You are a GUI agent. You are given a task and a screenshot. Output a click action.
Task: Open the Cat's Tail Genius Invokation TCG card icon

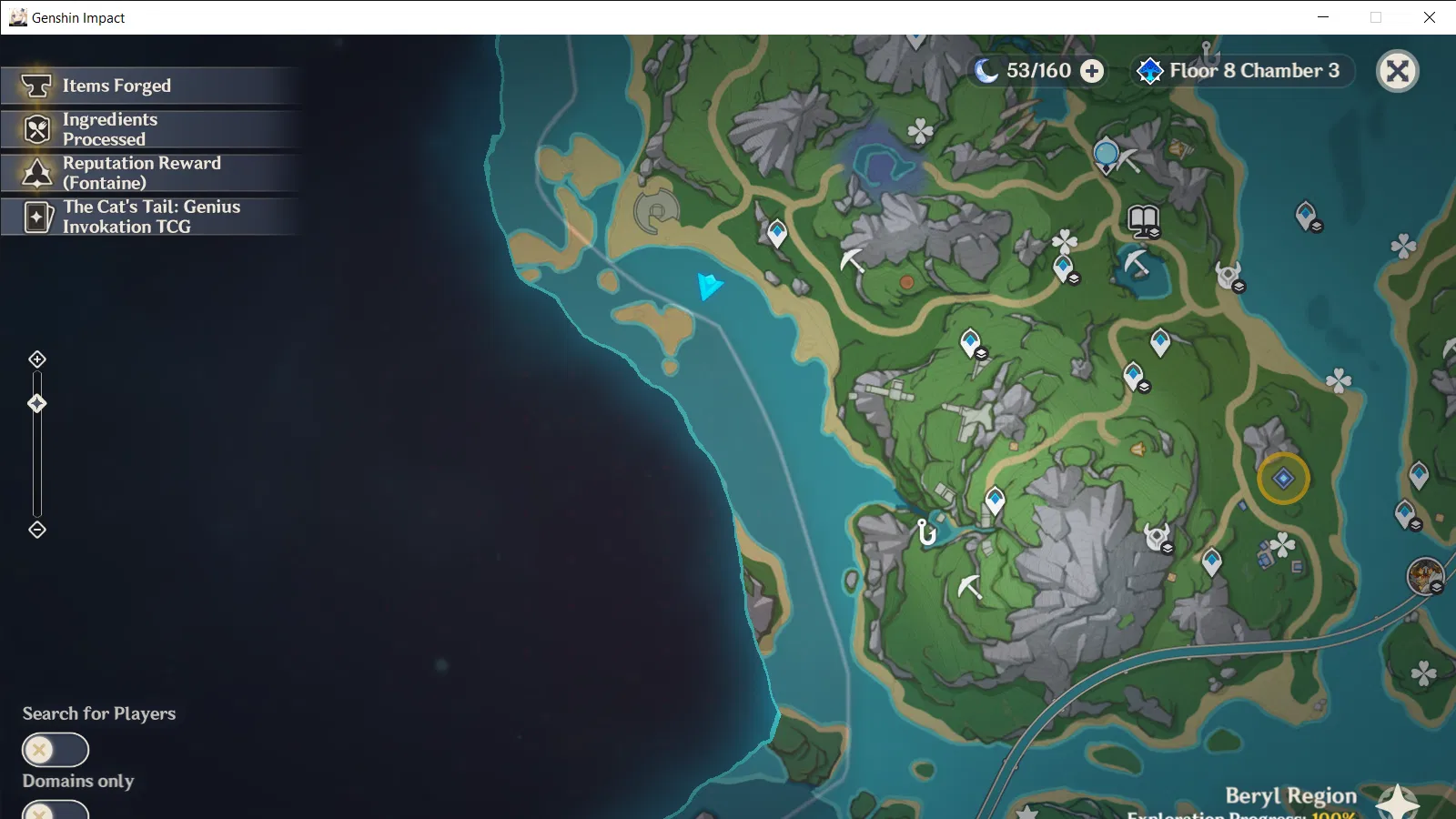[x=35, y=217]
